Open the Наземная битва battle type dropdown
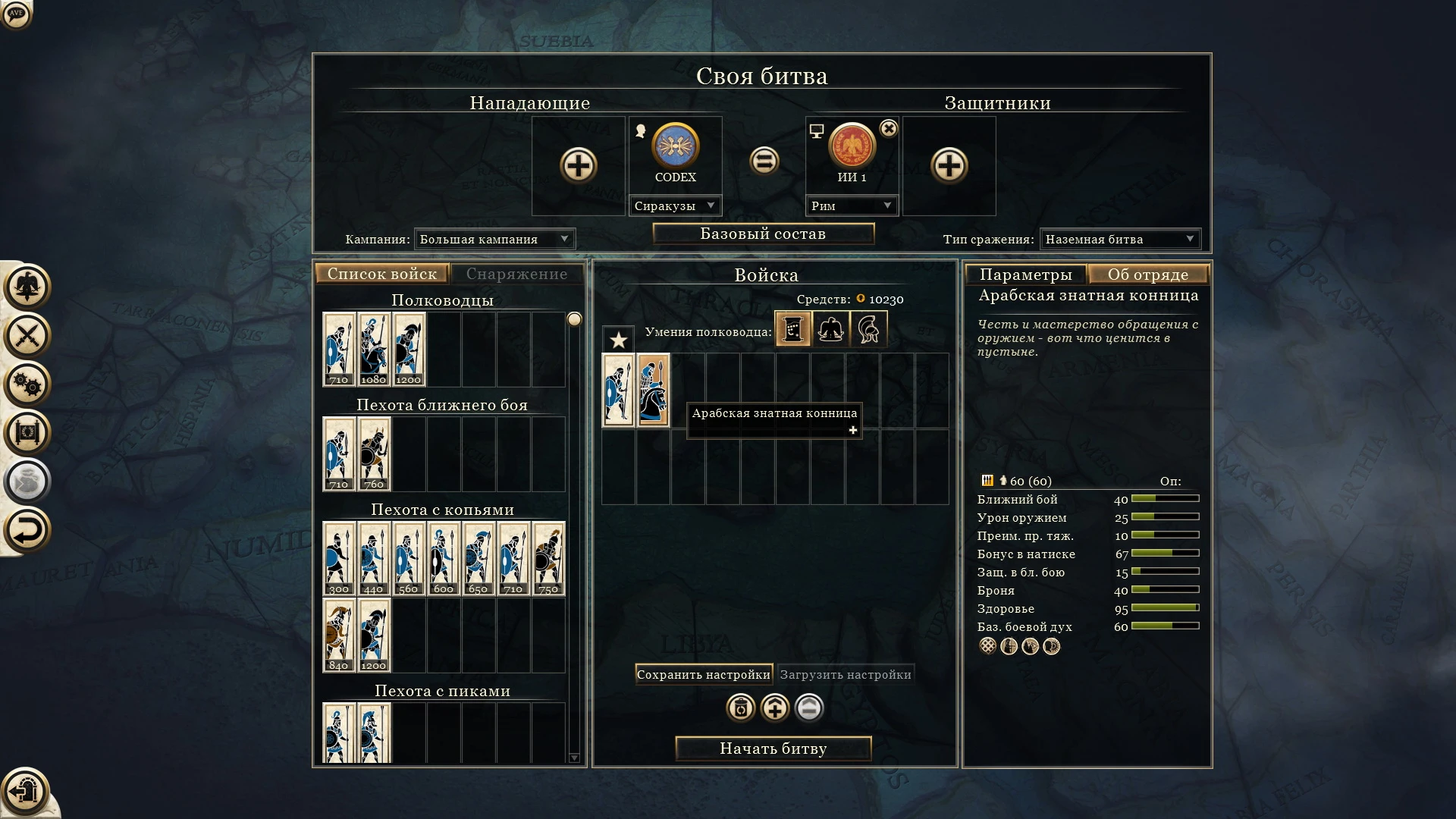 click(x=1120, y=239)
